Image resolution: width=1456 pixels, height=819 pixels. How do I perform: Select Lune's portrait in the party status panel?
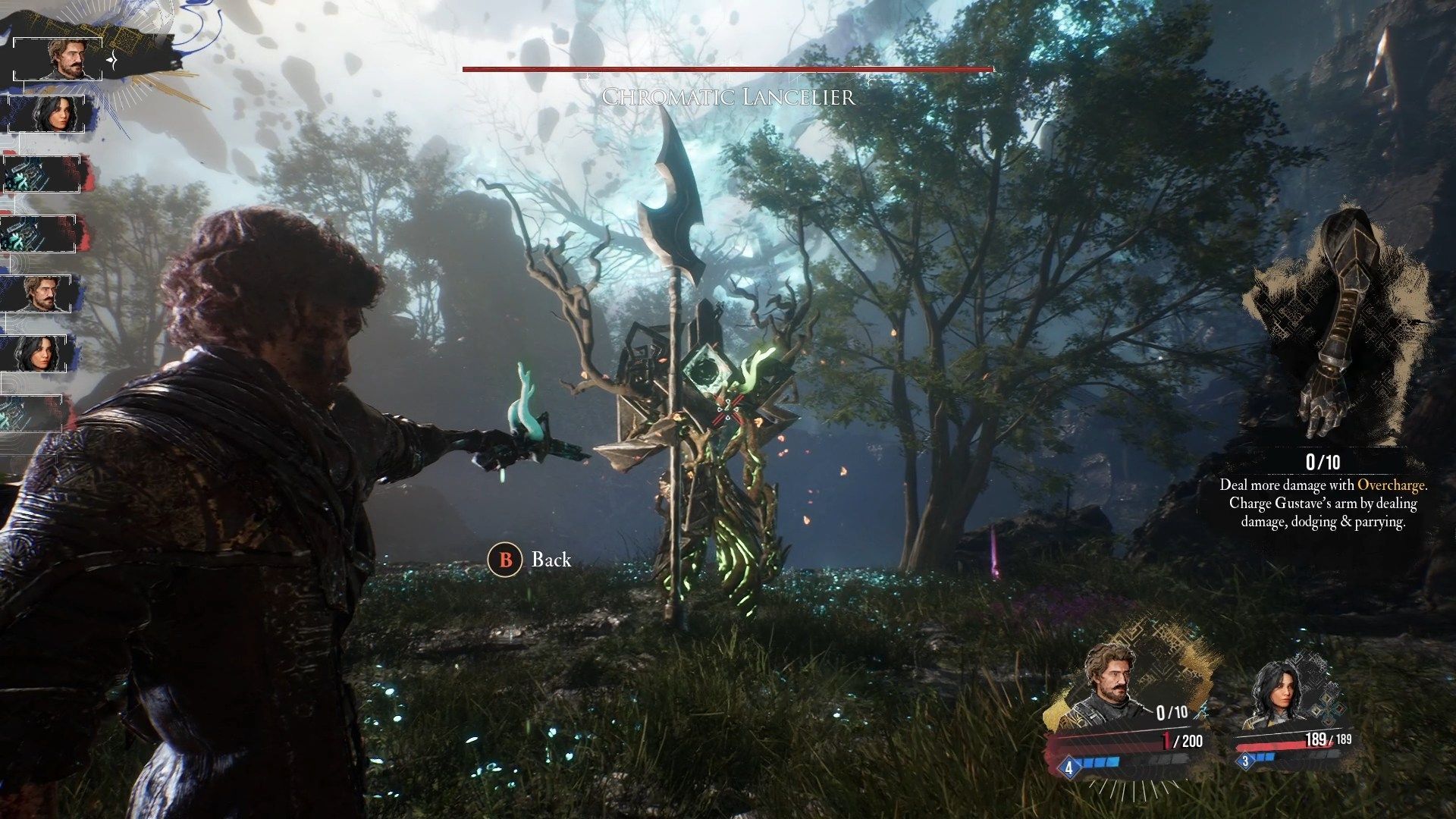point(1274,695)
